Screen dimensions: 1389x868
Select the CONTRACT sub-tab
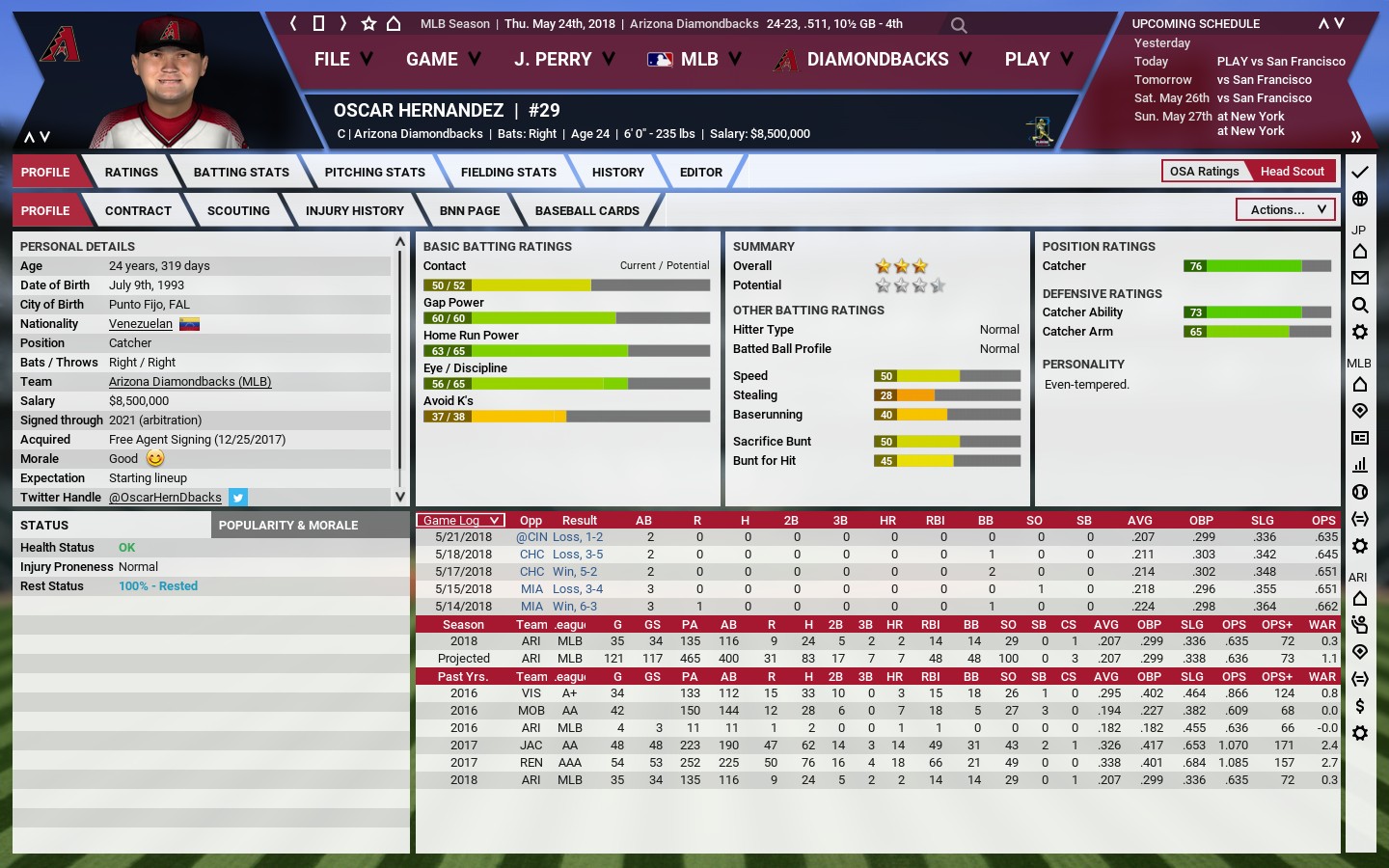(x=138, y=211)
